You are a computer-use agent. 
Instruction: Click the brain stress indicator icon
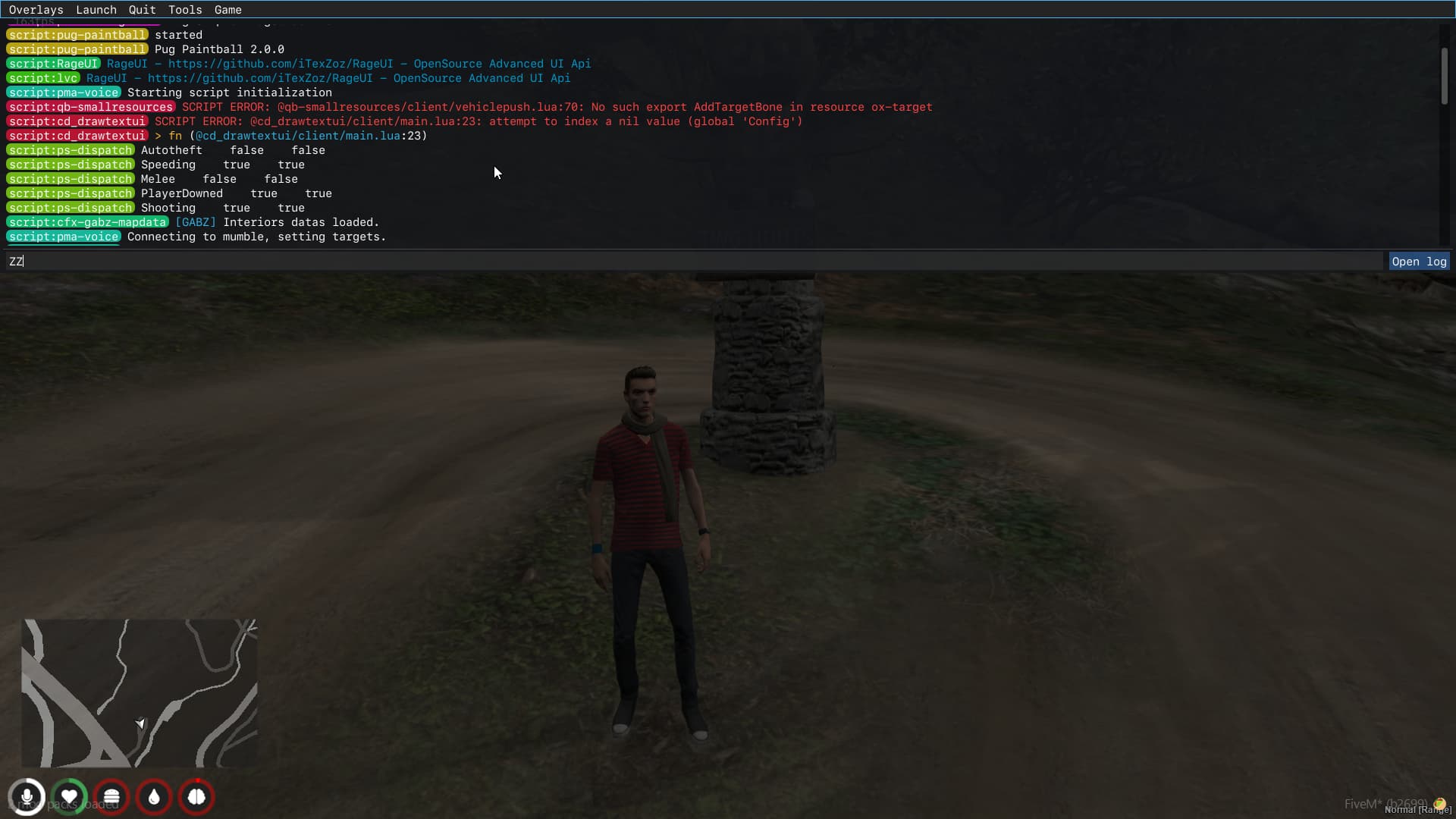(x=196, y=797)
